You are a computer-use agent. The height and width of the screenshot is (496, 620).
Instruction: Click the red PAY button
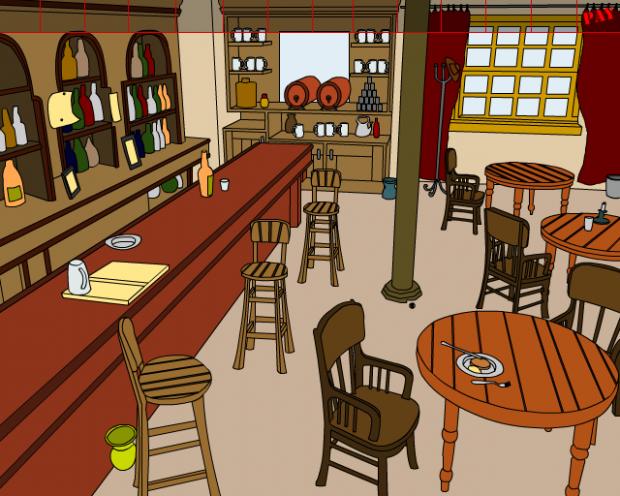coord(599,14)
